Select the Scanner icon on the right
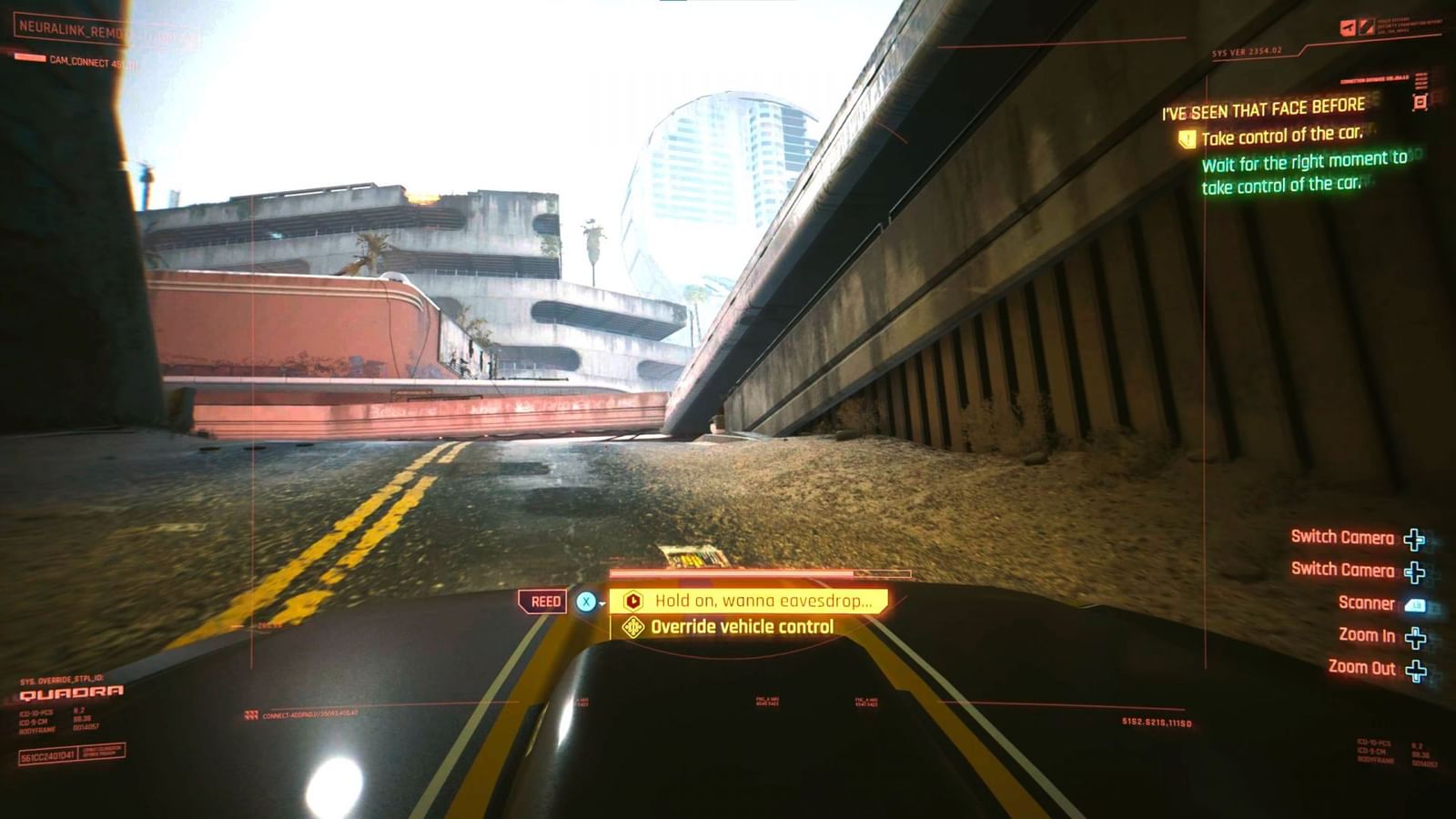Screen dimensions: 1456x819 1415,603
